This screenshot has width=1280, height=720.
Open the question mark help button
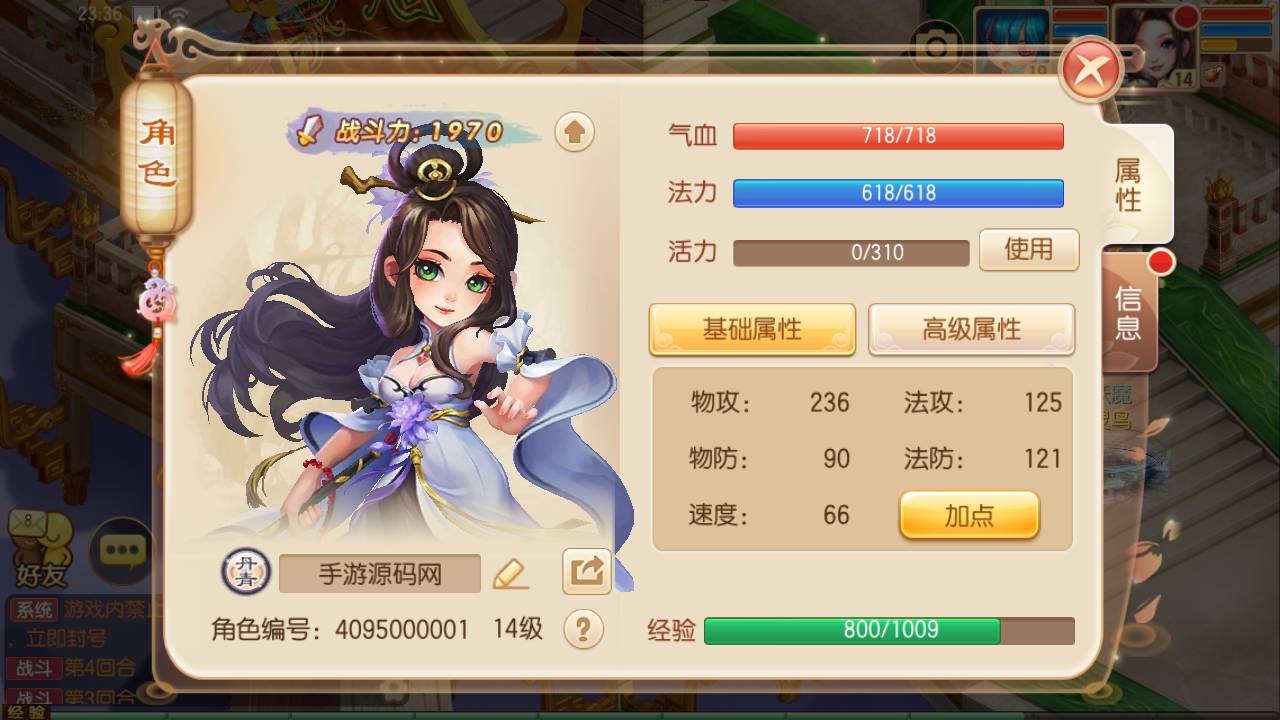point(583,629)
